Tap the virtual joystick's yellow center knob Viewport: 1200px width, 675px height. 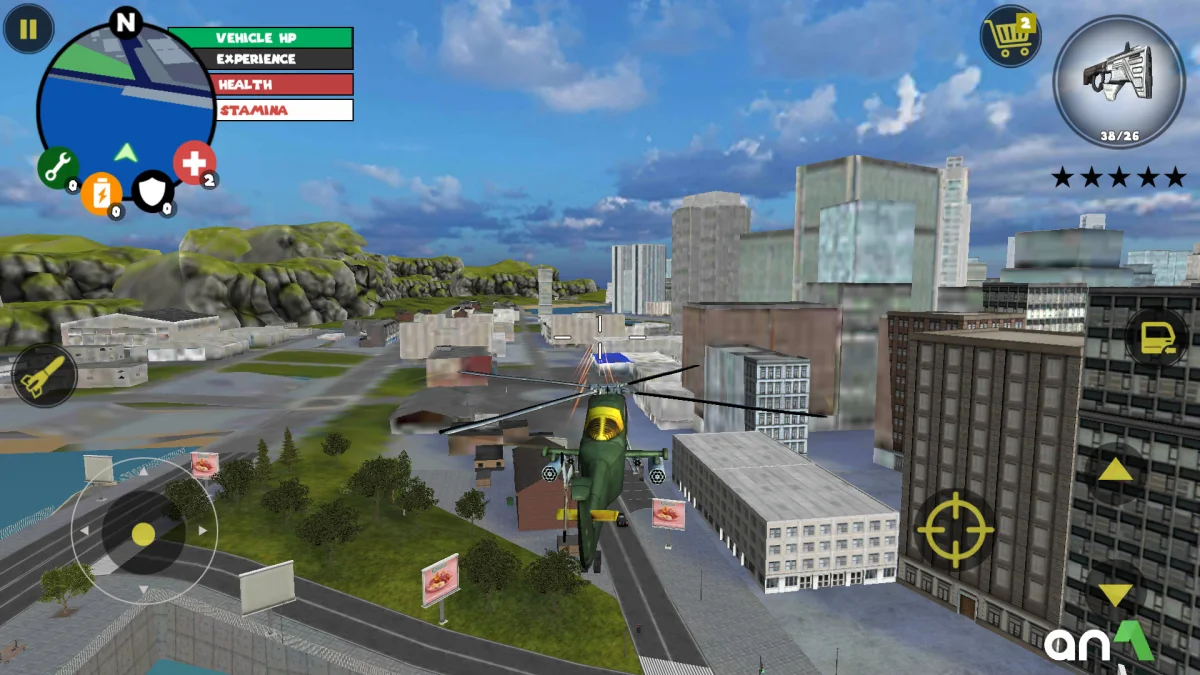click(143, 534)
